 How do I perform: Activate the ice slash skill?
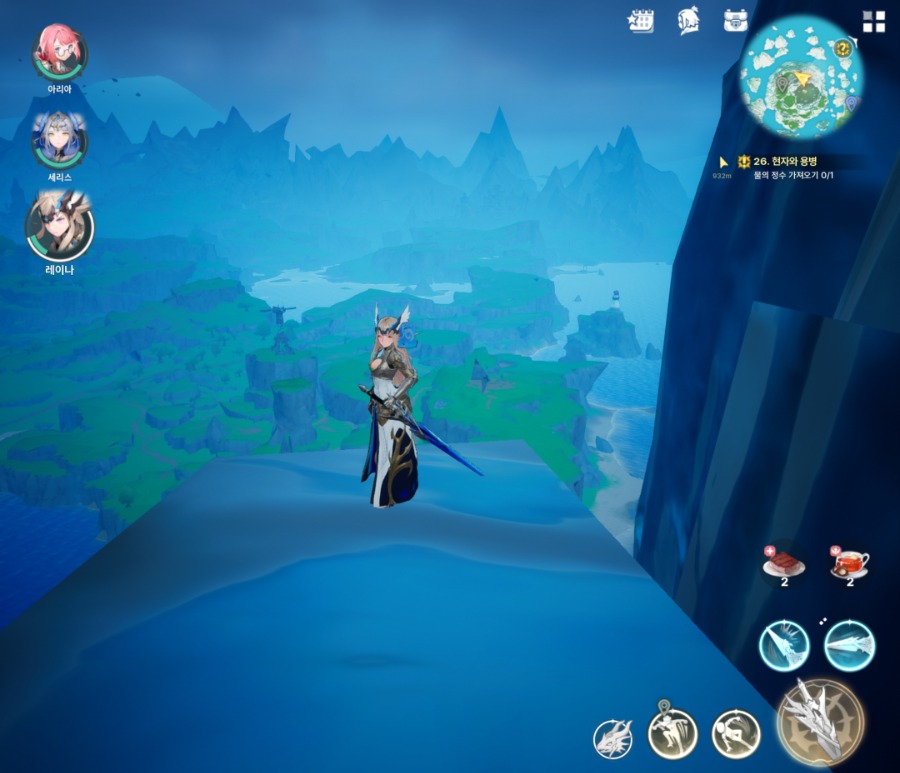(783, 645)
